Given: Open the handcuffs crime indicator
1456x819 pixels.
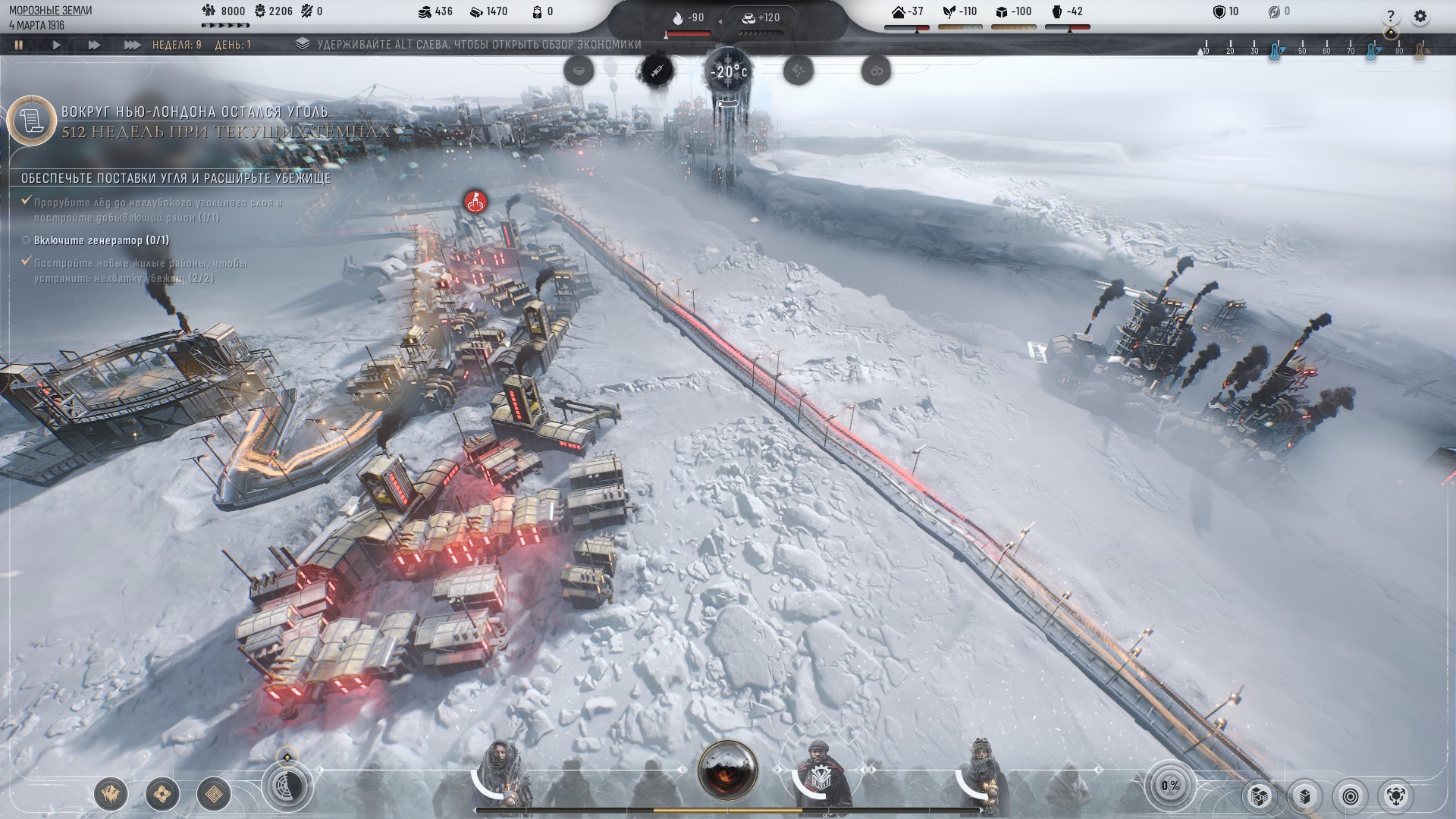Looking at the screenshot, I should 876,71.
